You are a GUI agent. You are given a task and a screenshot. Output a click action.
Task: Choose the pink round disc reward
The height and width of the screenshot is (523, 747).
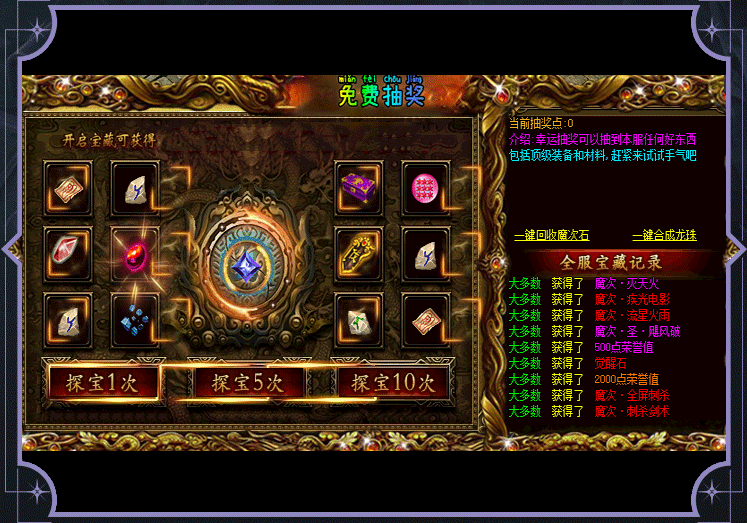(x=426, y=187)
